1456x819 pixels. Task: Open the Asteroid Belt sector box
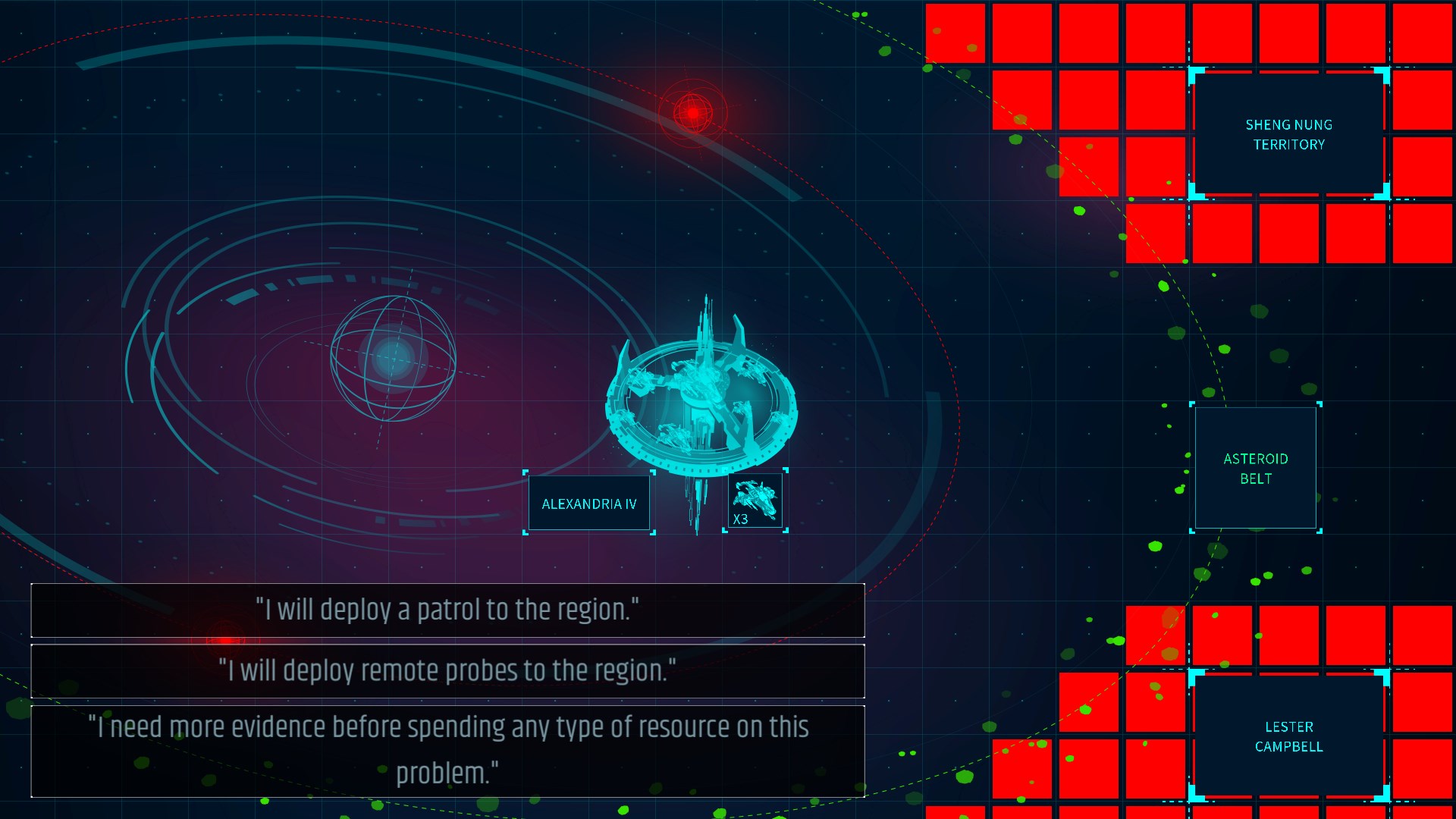pyautogui.click(x=1255, y=467)
